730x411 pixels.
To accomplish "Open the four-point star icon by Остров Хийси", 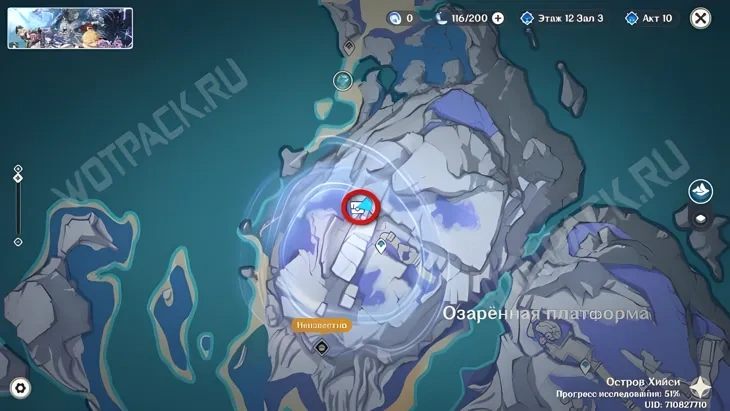I will coord(700,388).
